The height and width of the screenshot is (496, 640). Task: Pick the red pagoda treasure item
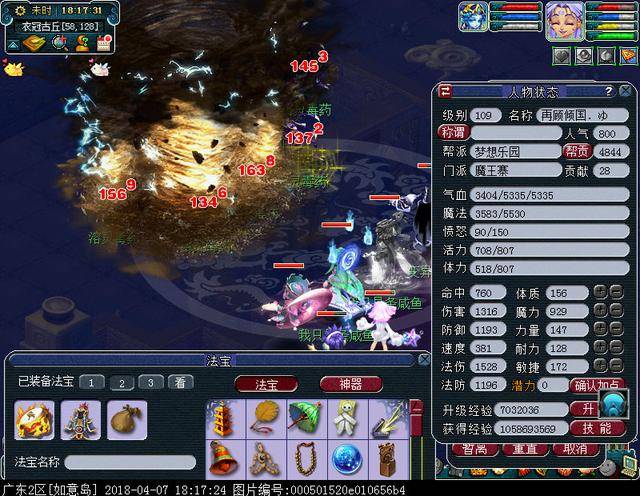[x=223, y=418]
